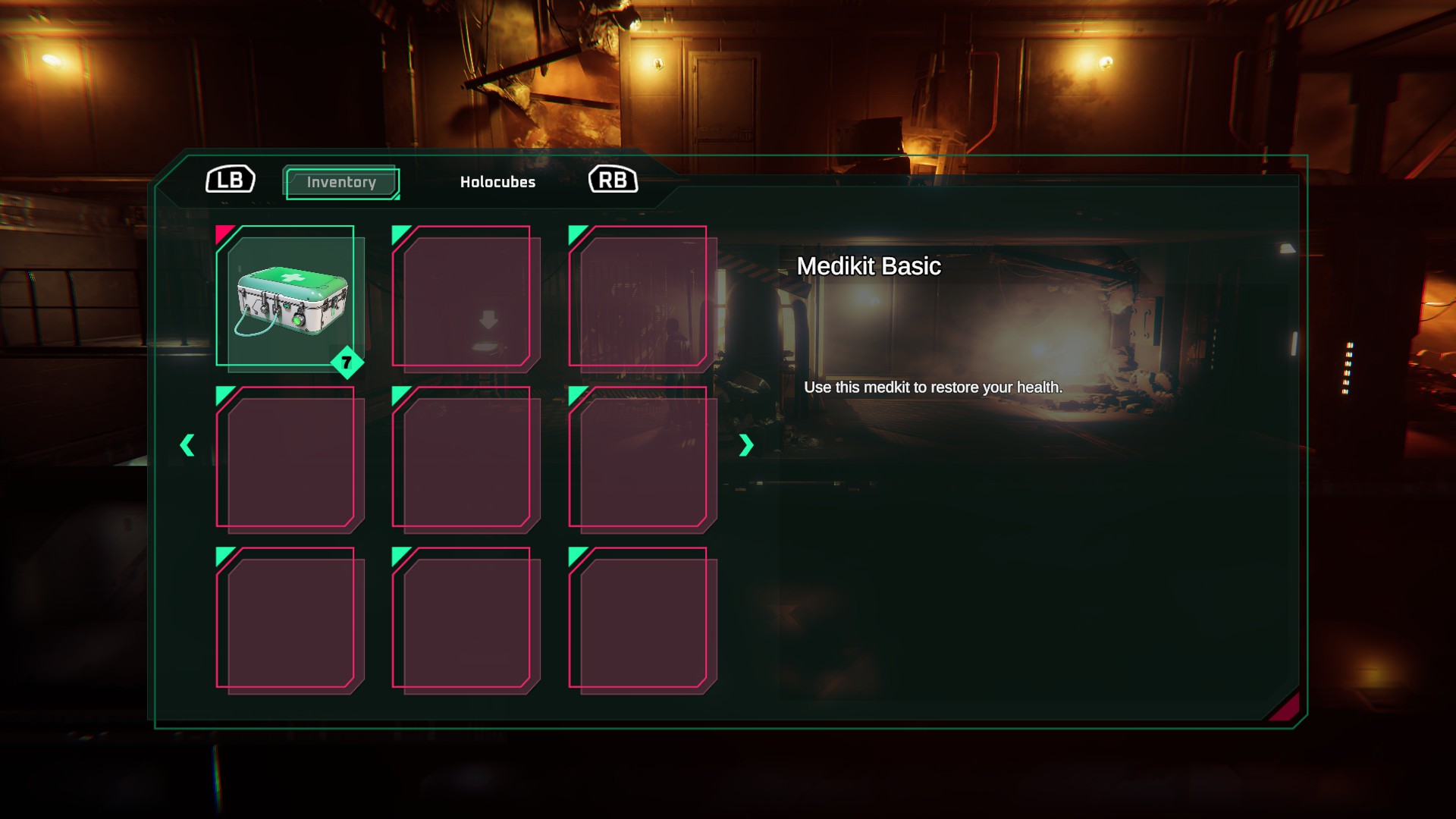This screenshot has height=819, width=1456.
Task: Advance to the next inventory page arrow
Action: pyautogui.click(x=745, y=445)
